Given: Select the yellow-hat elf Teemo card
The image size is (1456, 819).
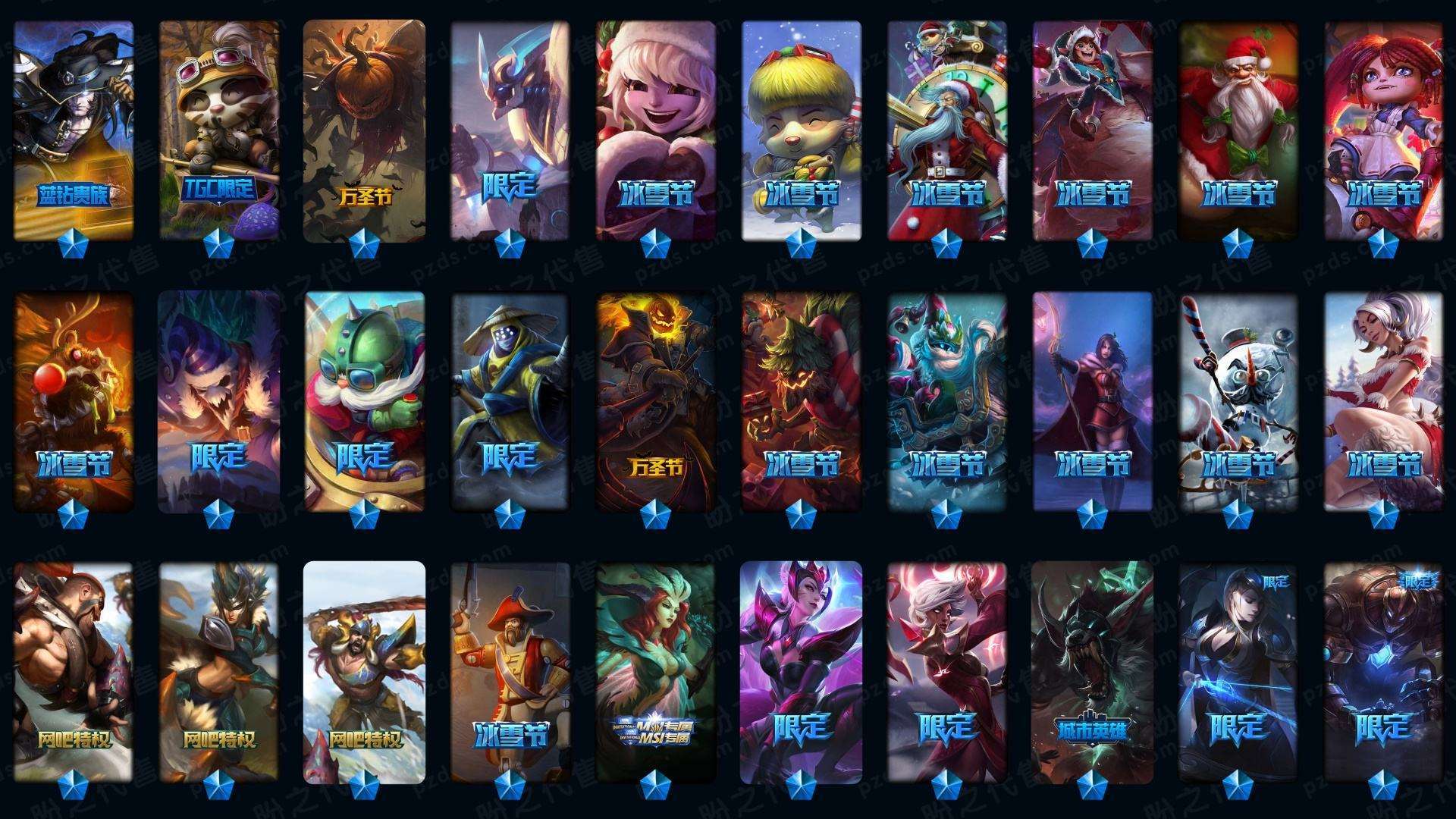Looking at the screenshot, I should click(802, 129).
